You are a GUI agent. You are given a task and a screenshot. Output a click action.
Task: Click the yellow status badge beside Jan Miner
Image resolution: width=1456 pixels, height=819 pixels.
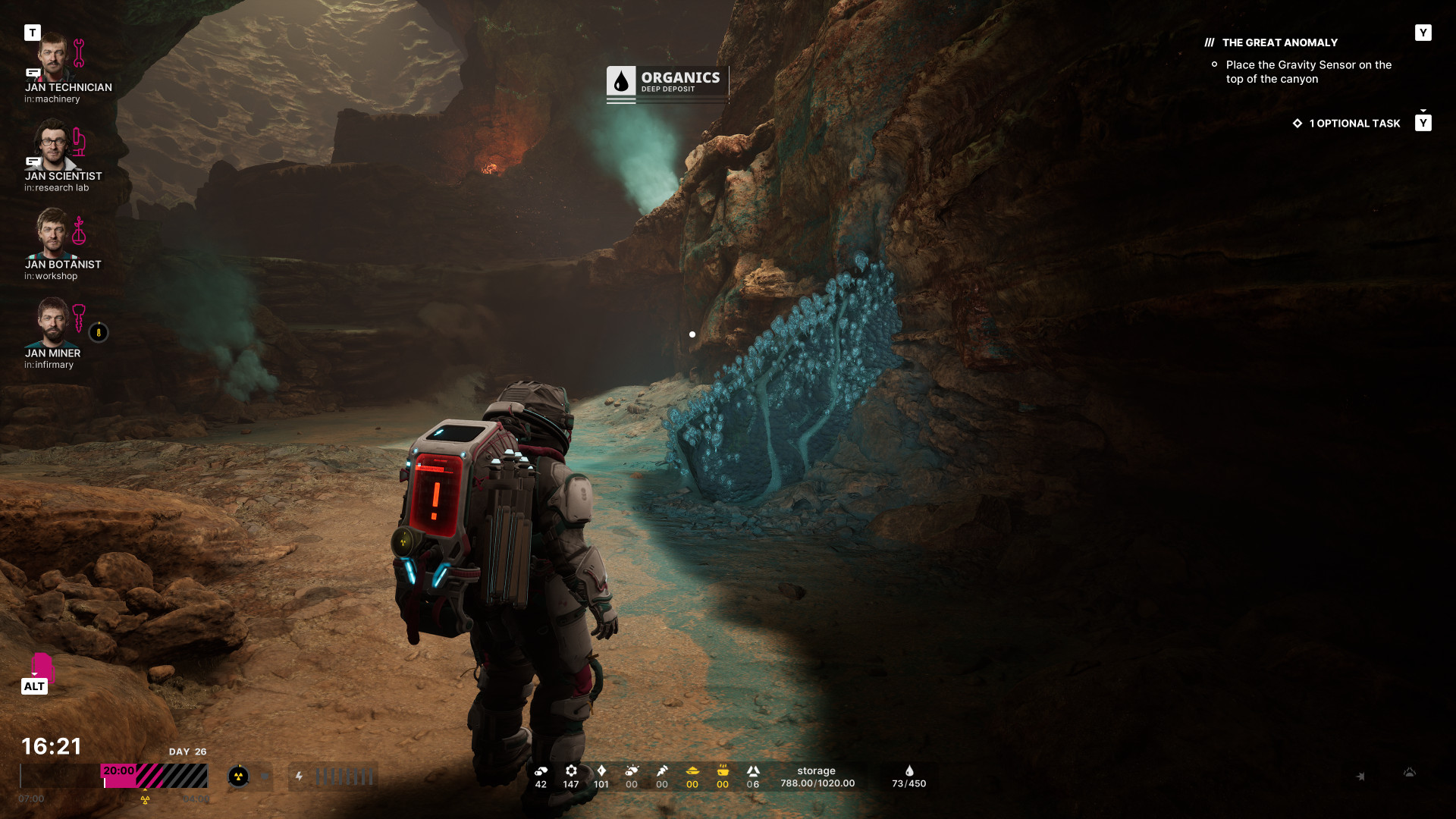click(99, 332)
